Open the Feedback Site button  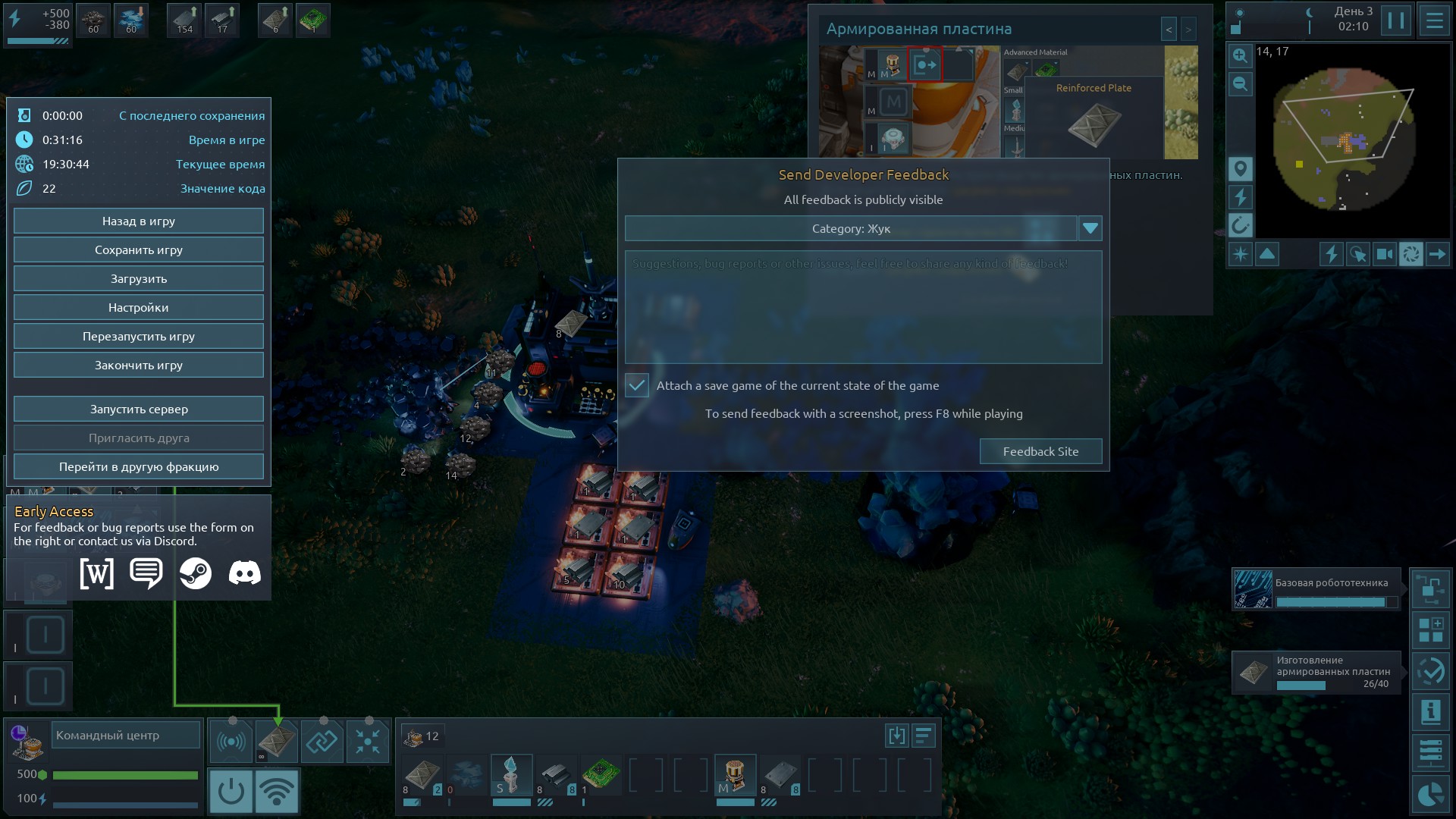point(1040,452)
